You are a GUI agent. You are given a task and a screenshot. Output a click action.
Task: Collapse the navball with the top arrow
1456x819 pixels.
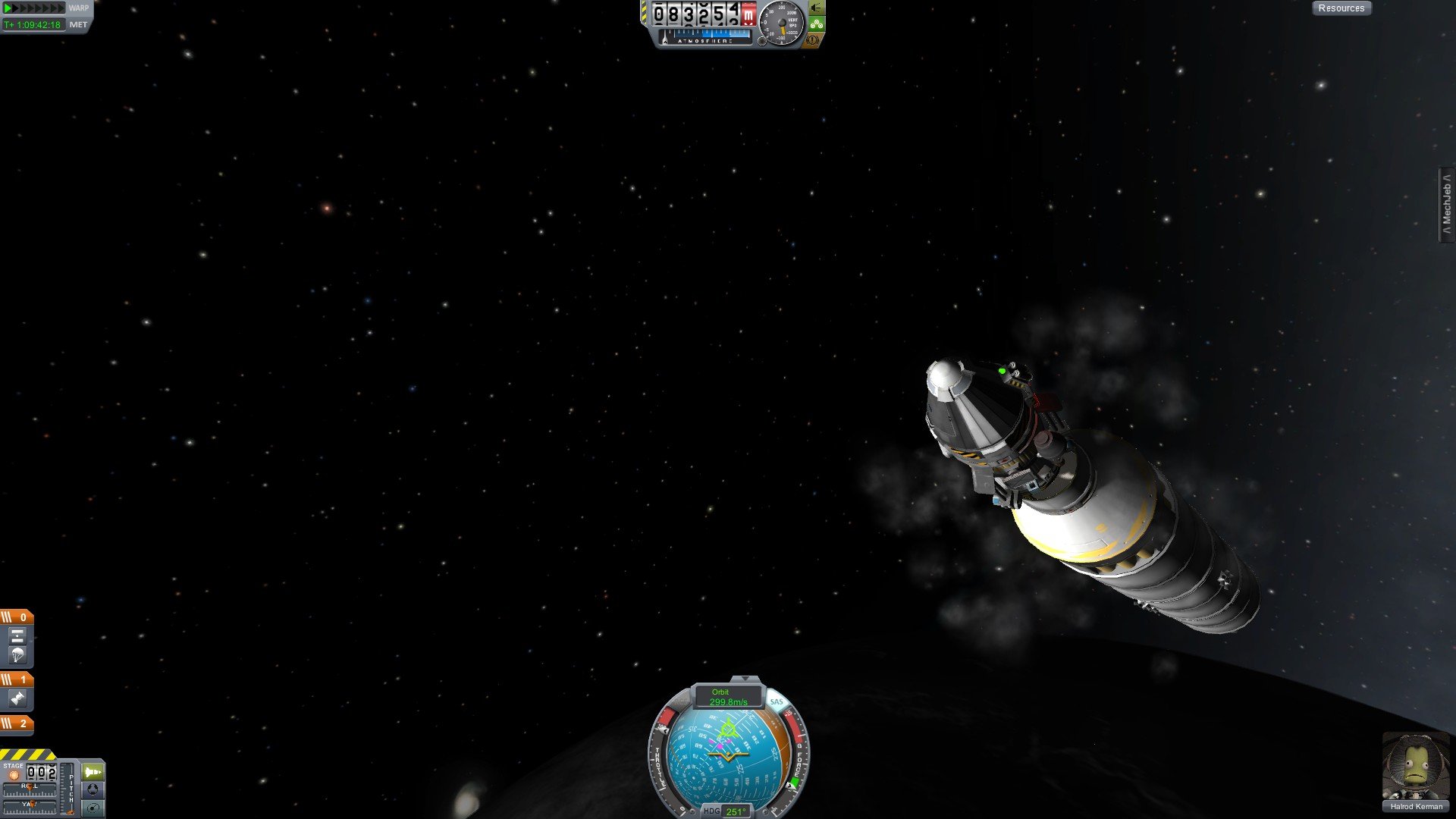click(745, 679)
